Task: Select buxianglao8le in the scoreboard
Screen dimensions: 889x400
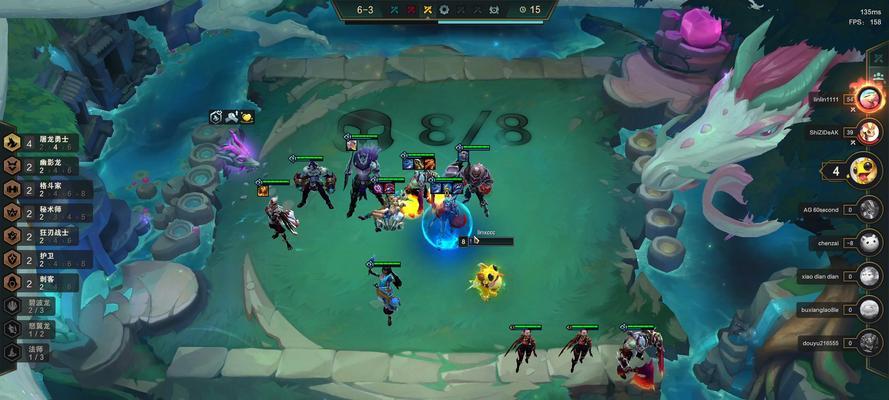Action: 868,309
